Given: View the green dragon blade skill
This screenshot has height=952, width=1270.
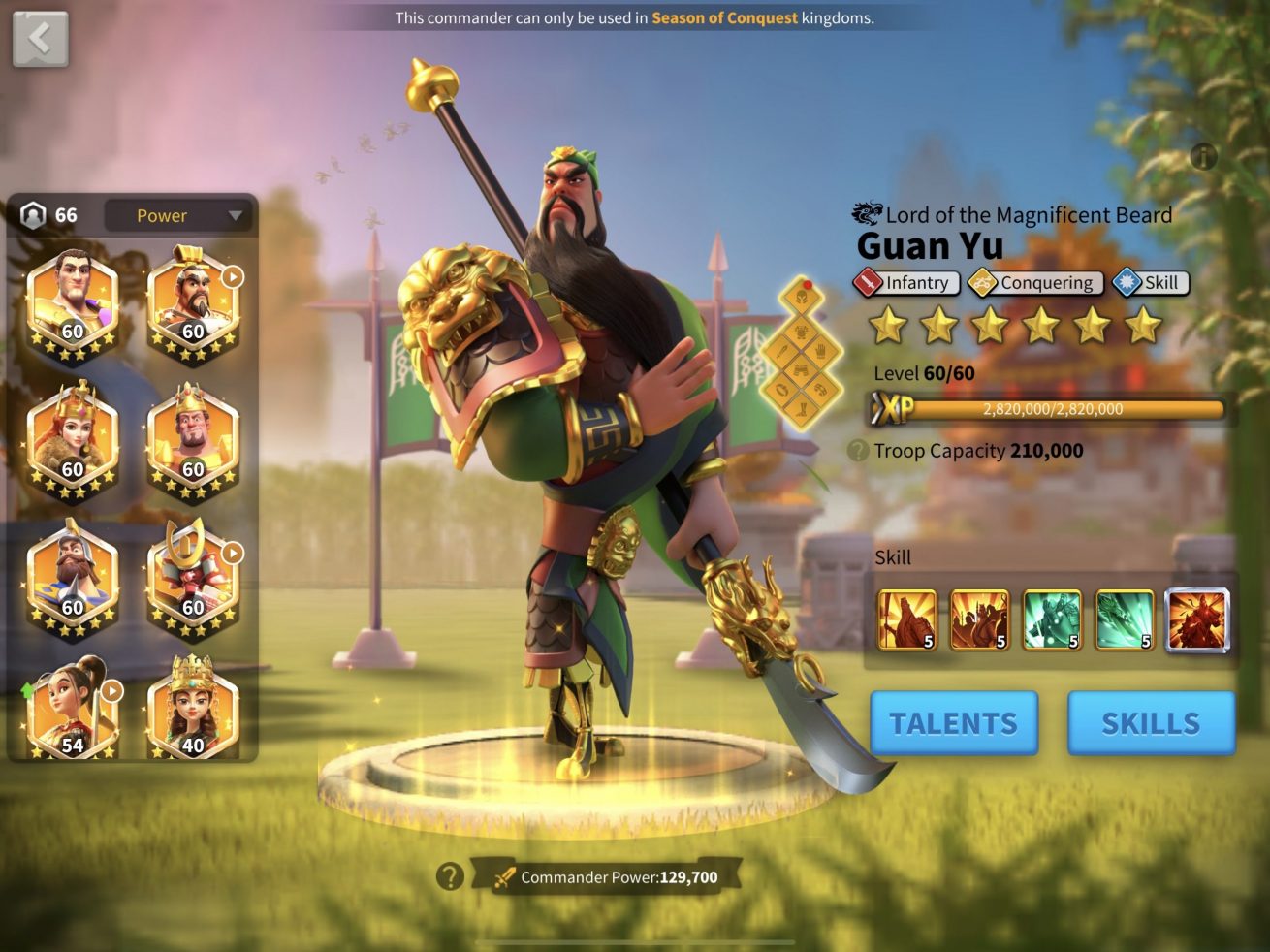Looking at the screenshot, I should pos(1125,619).
